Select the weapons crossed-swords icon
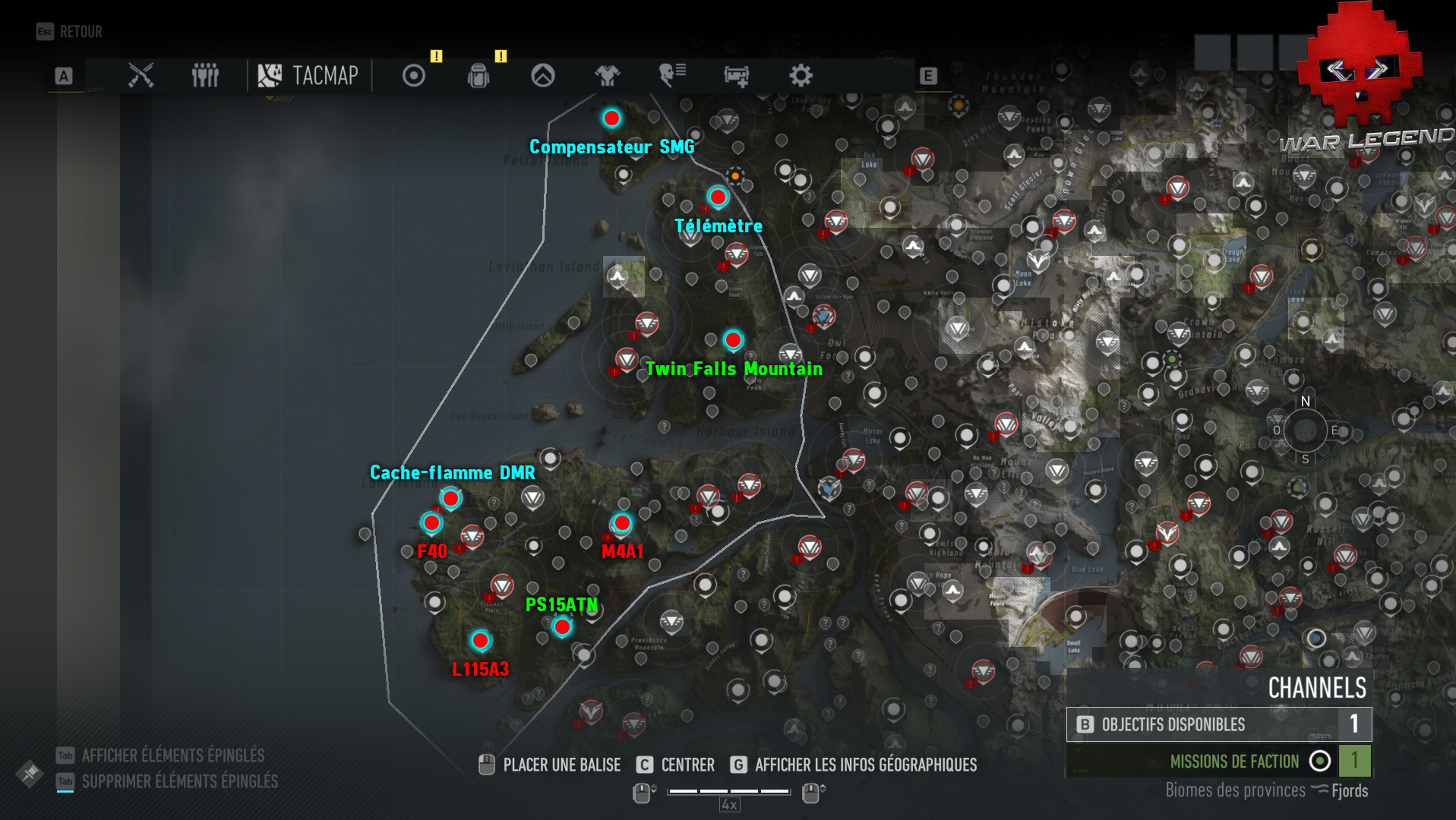 tap(141, 76)
